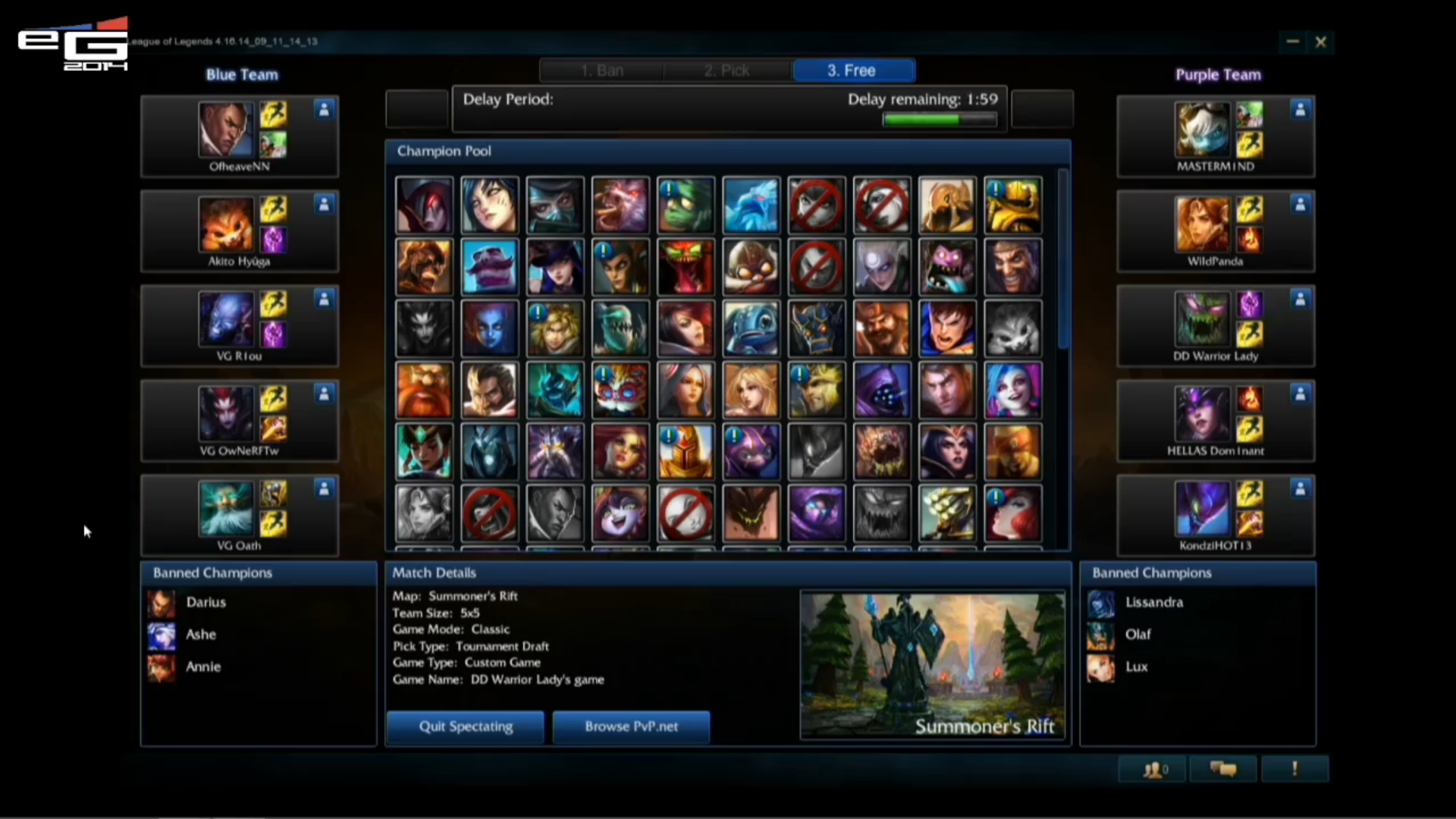Switch to the 1. Ban tab

[x=602, y=70]
